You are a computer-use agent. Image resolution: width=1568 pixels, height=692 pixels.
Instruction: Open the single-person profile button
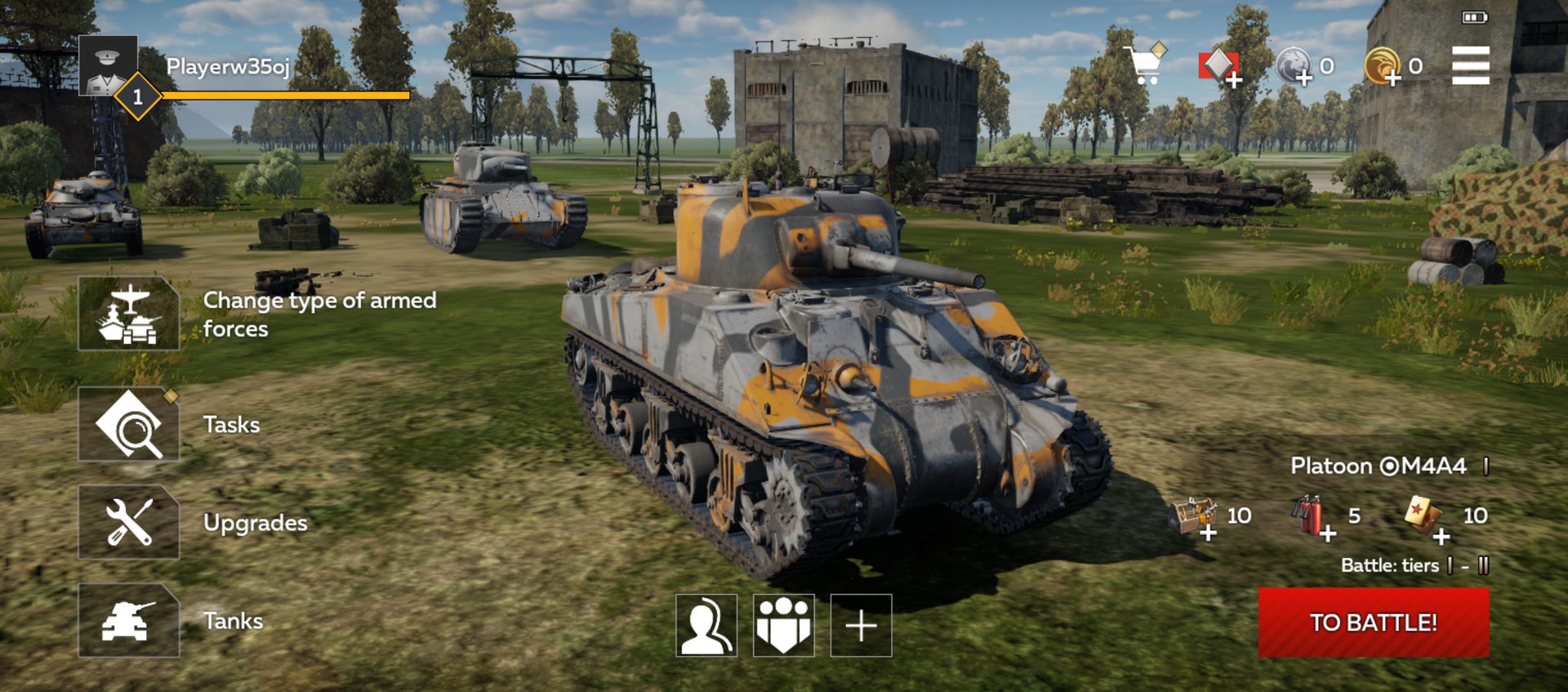[x=706, y=626]
